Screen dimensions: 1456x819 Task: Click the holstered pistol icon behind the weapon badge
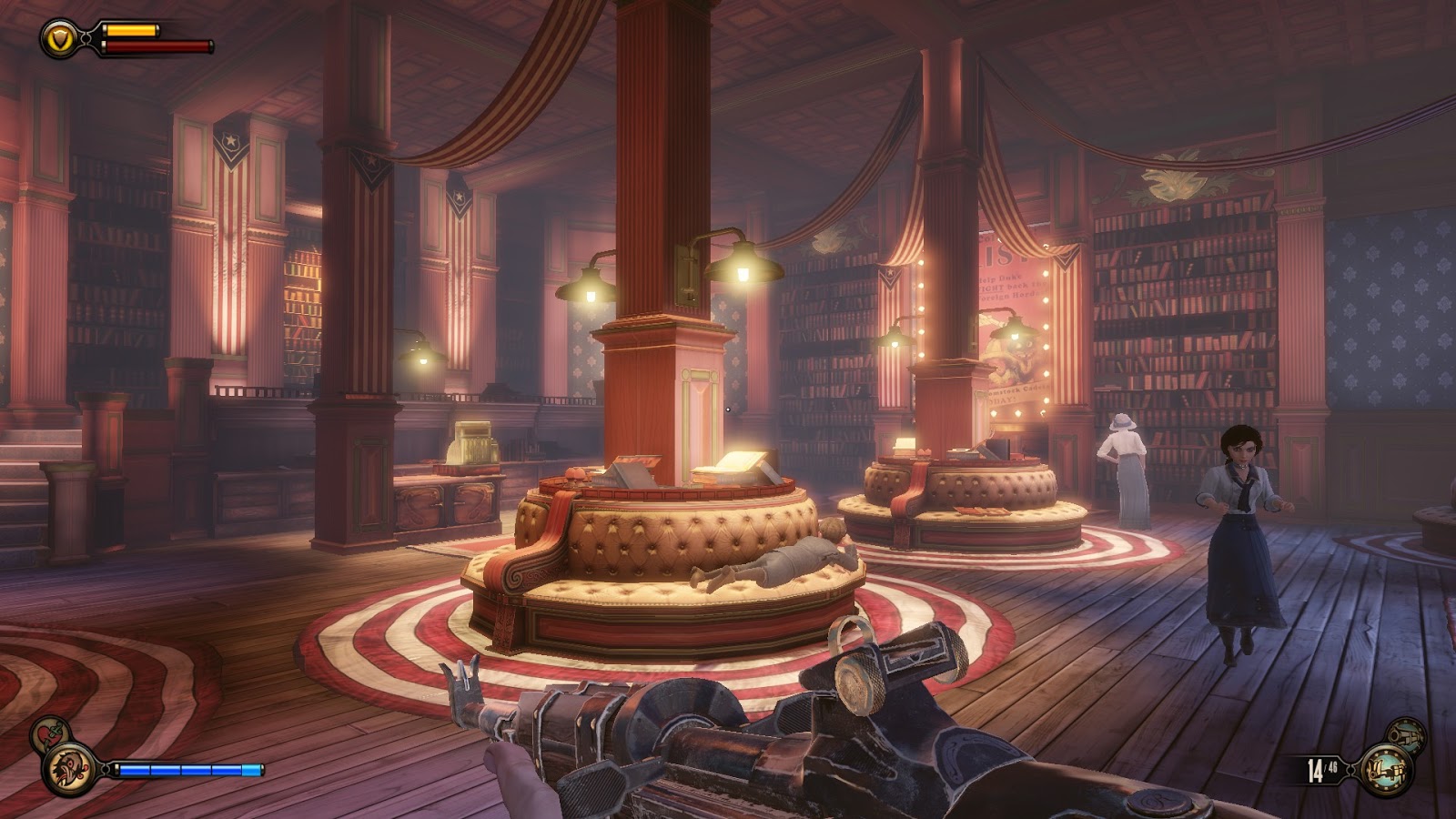click(1407, 735)
